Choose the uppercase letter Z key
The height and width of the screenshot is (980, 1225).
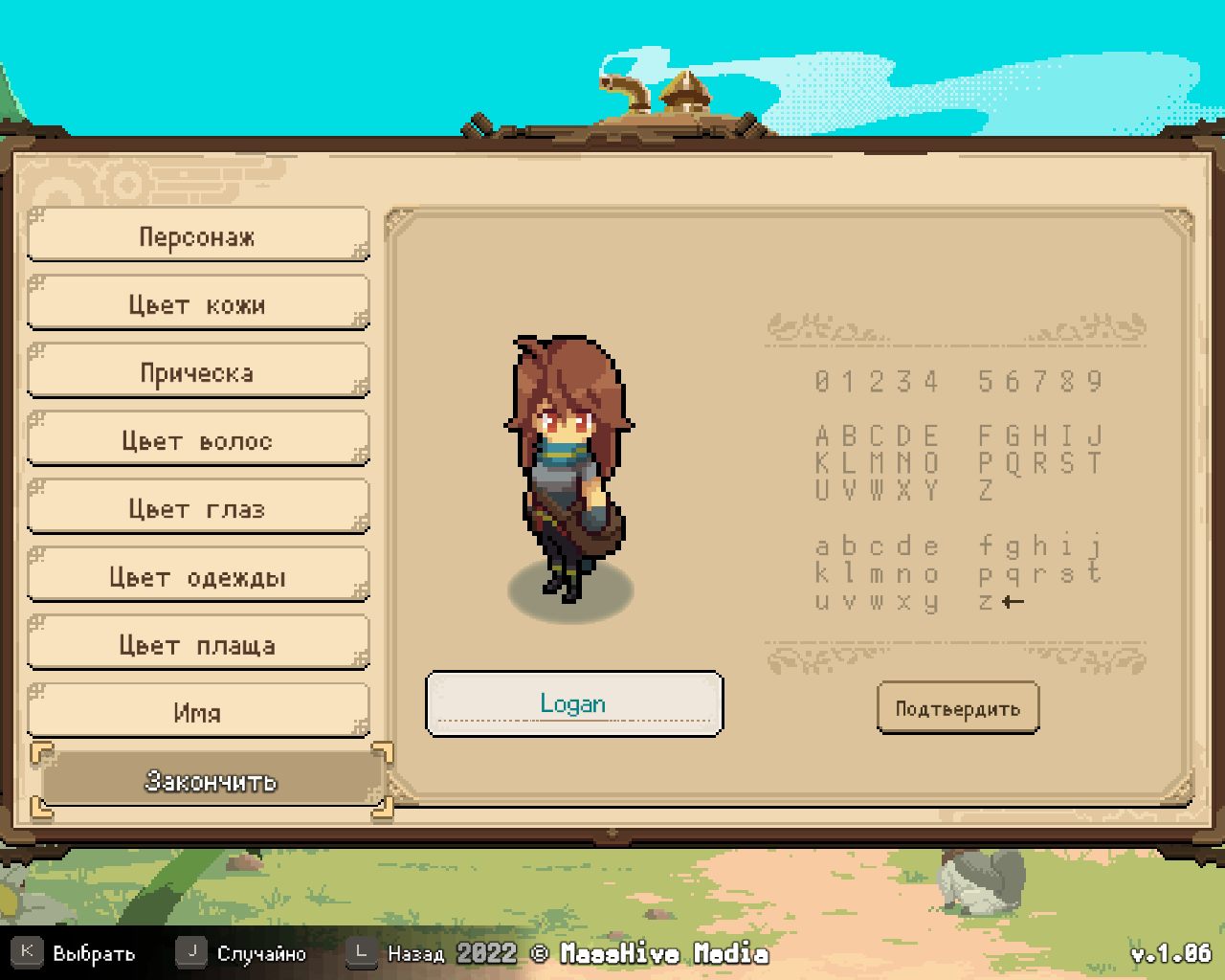click(x=986, y=491)
